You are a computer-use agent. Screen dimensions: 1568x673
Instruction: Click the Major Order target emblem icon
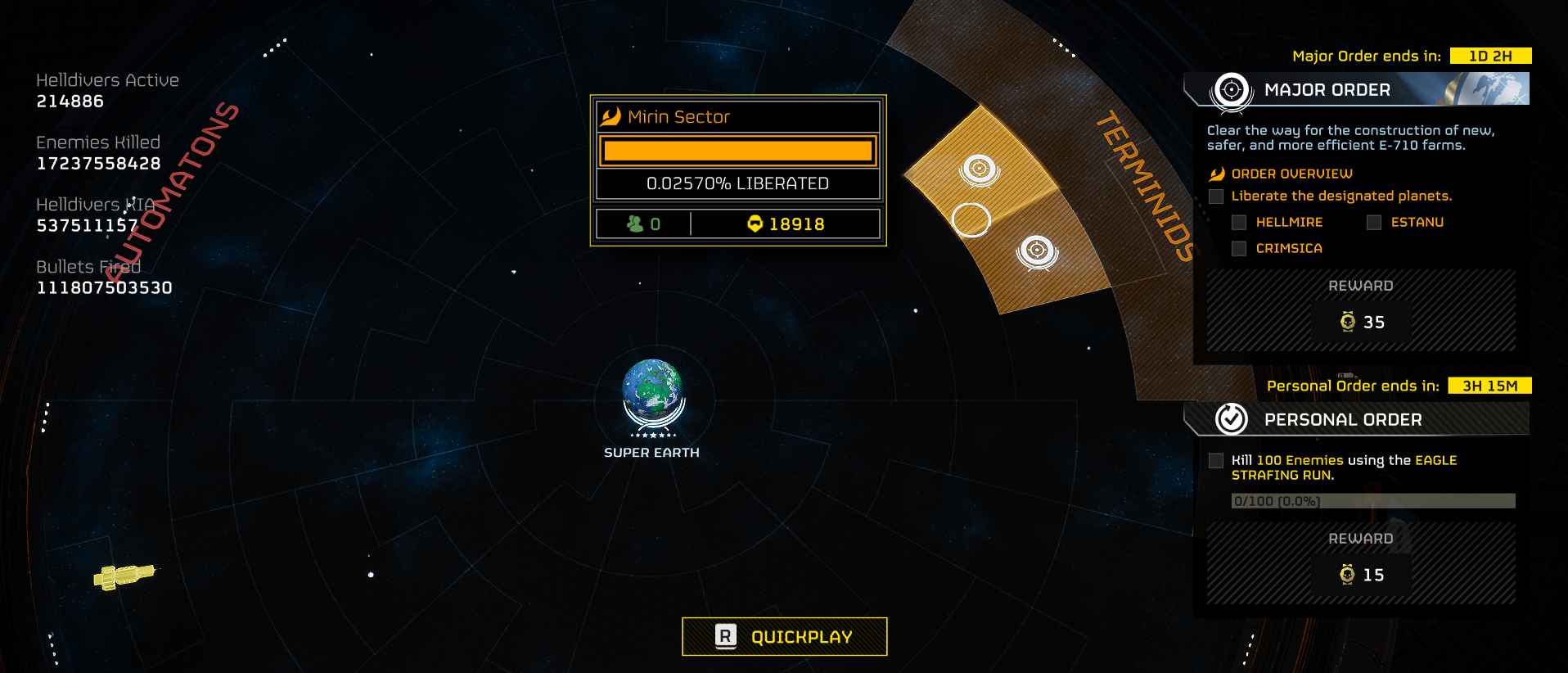click(1232, 89)
